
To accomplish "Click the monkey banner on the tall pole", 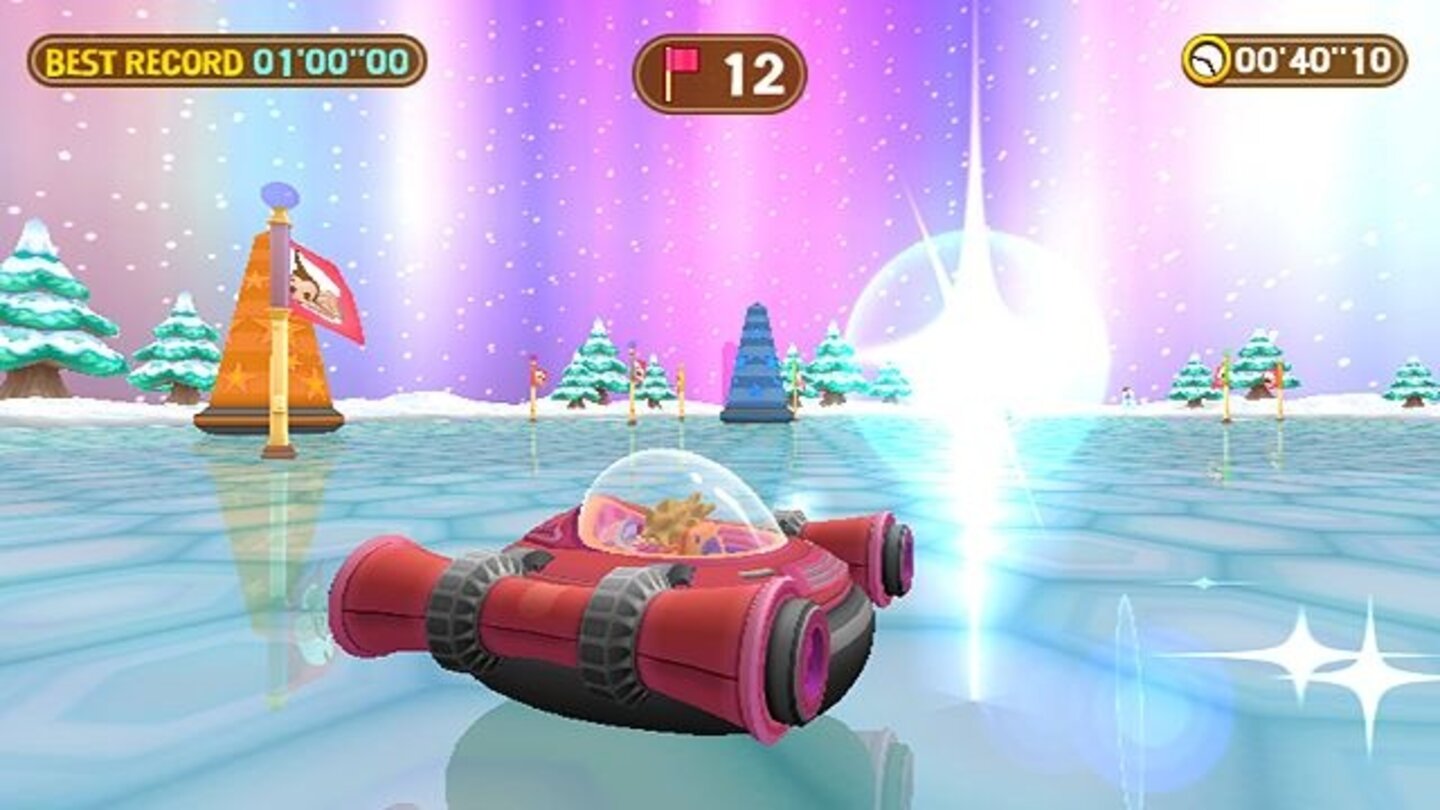I will [x=315, y=287].
